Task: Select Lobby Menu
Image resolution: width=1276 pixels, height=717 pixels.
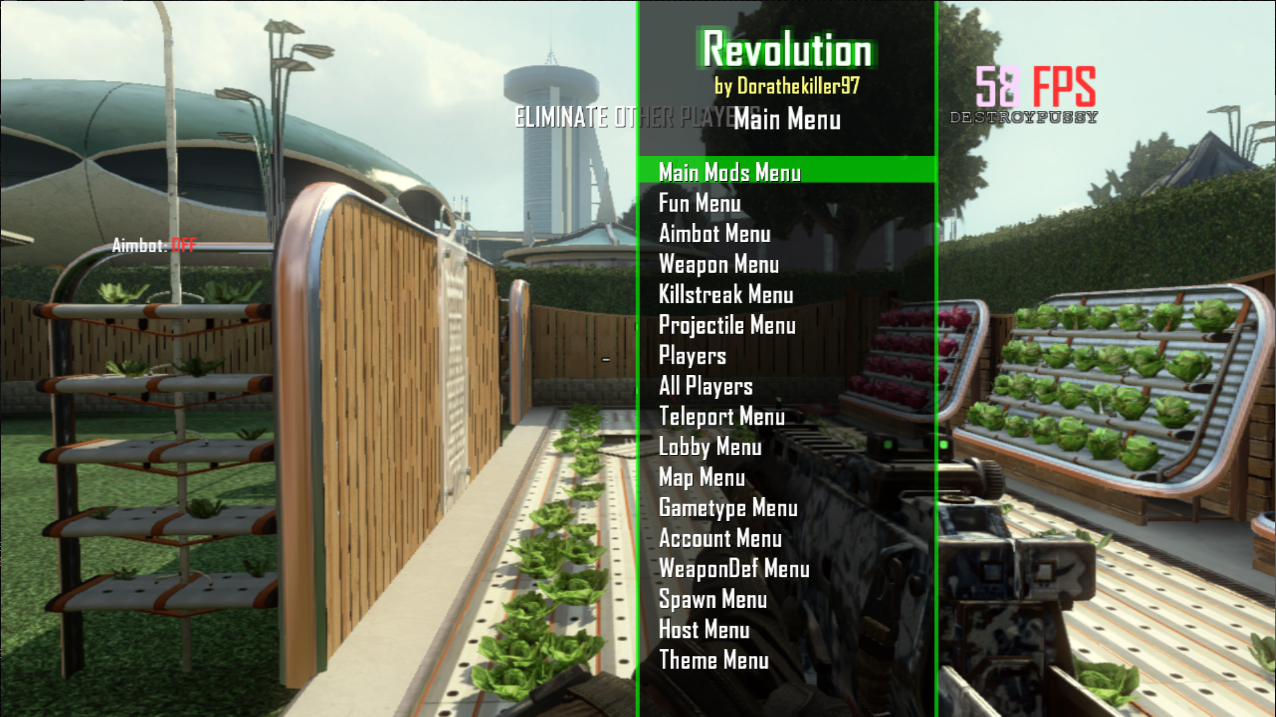Action: 709,447
